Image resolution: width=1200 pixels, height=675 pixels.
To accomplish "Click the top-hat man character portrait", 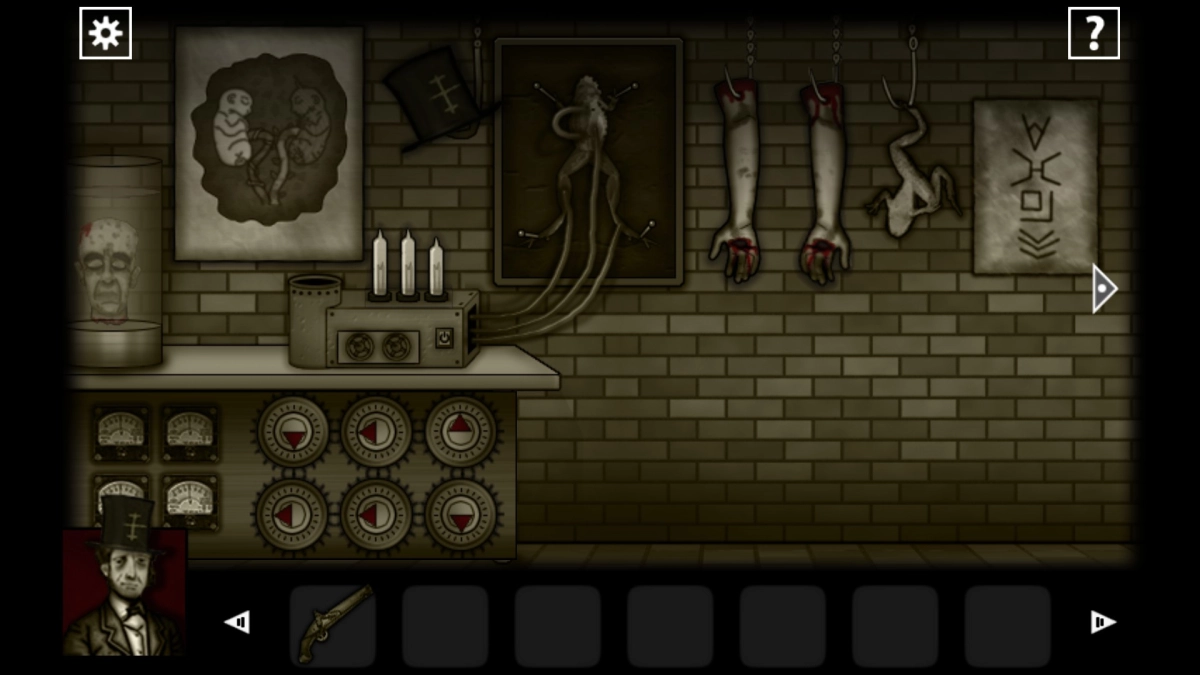I will click(x=124, y=591).
